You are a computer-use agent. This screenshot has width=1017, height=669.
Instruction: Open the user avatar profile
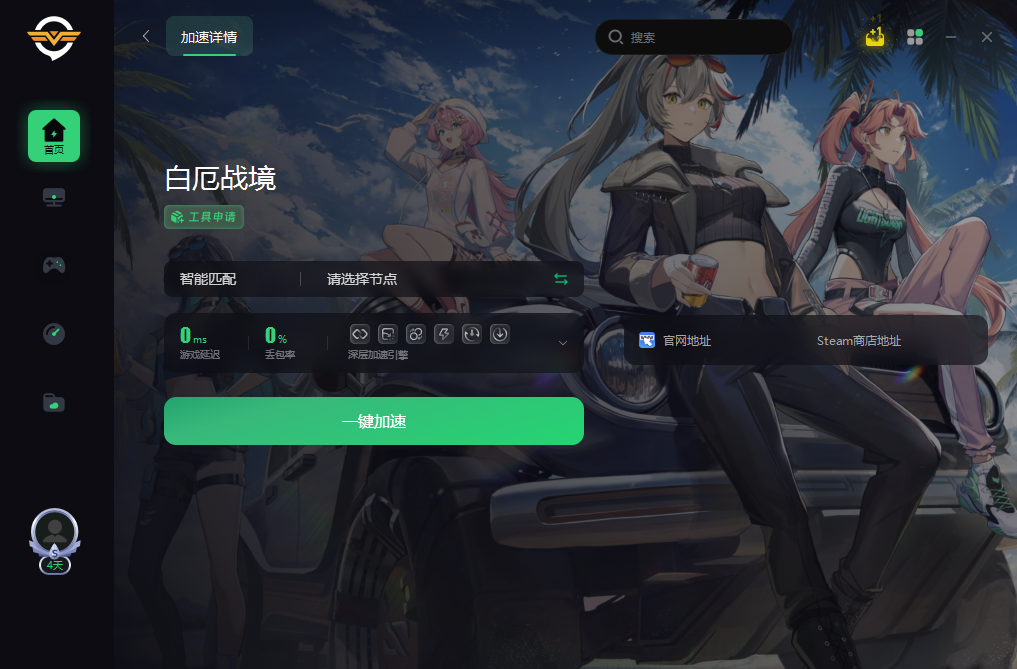[55, 535]
